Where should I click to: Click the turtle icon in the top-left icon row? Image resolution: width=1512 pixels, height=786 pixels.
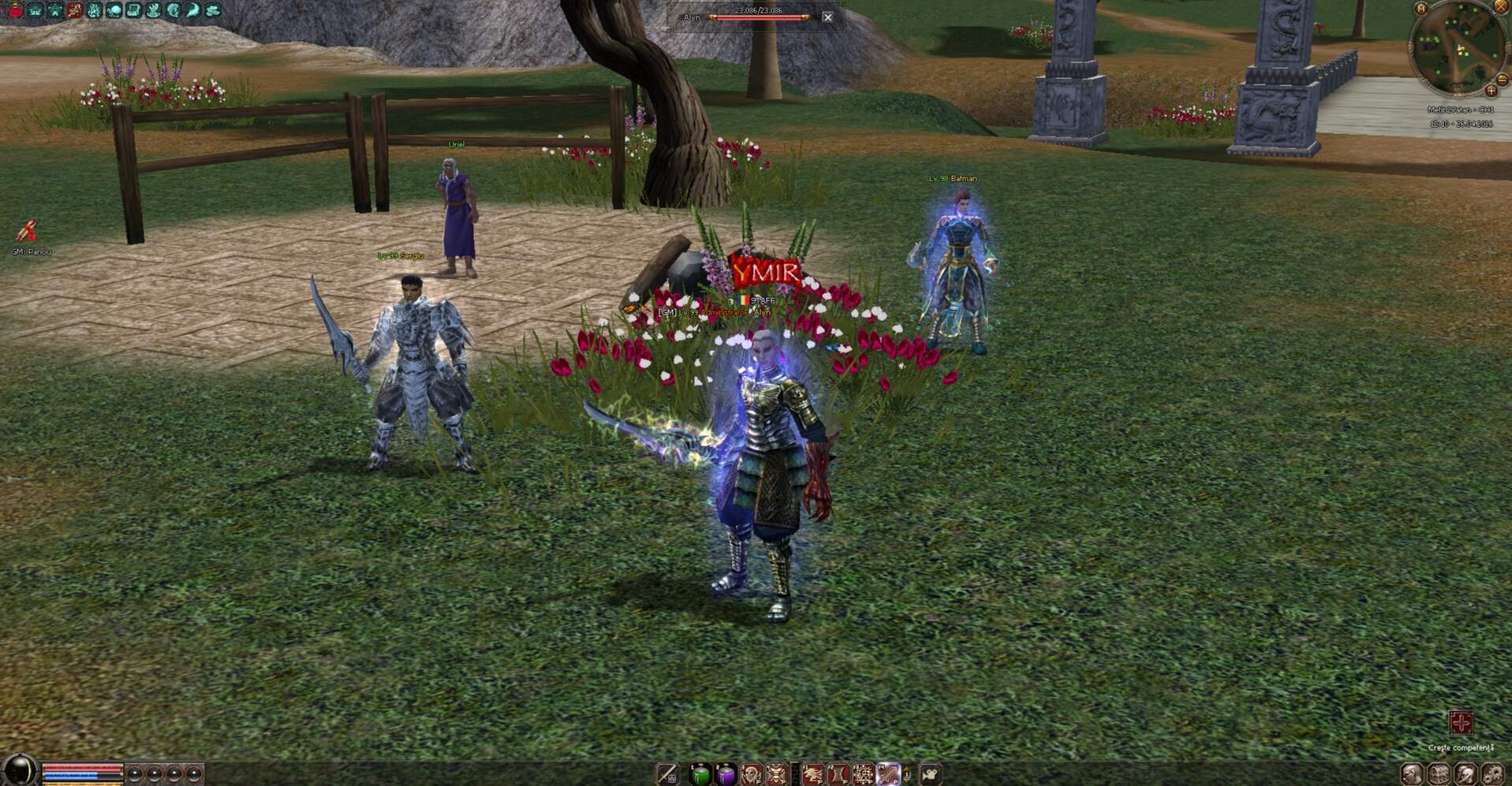point(115,9)
